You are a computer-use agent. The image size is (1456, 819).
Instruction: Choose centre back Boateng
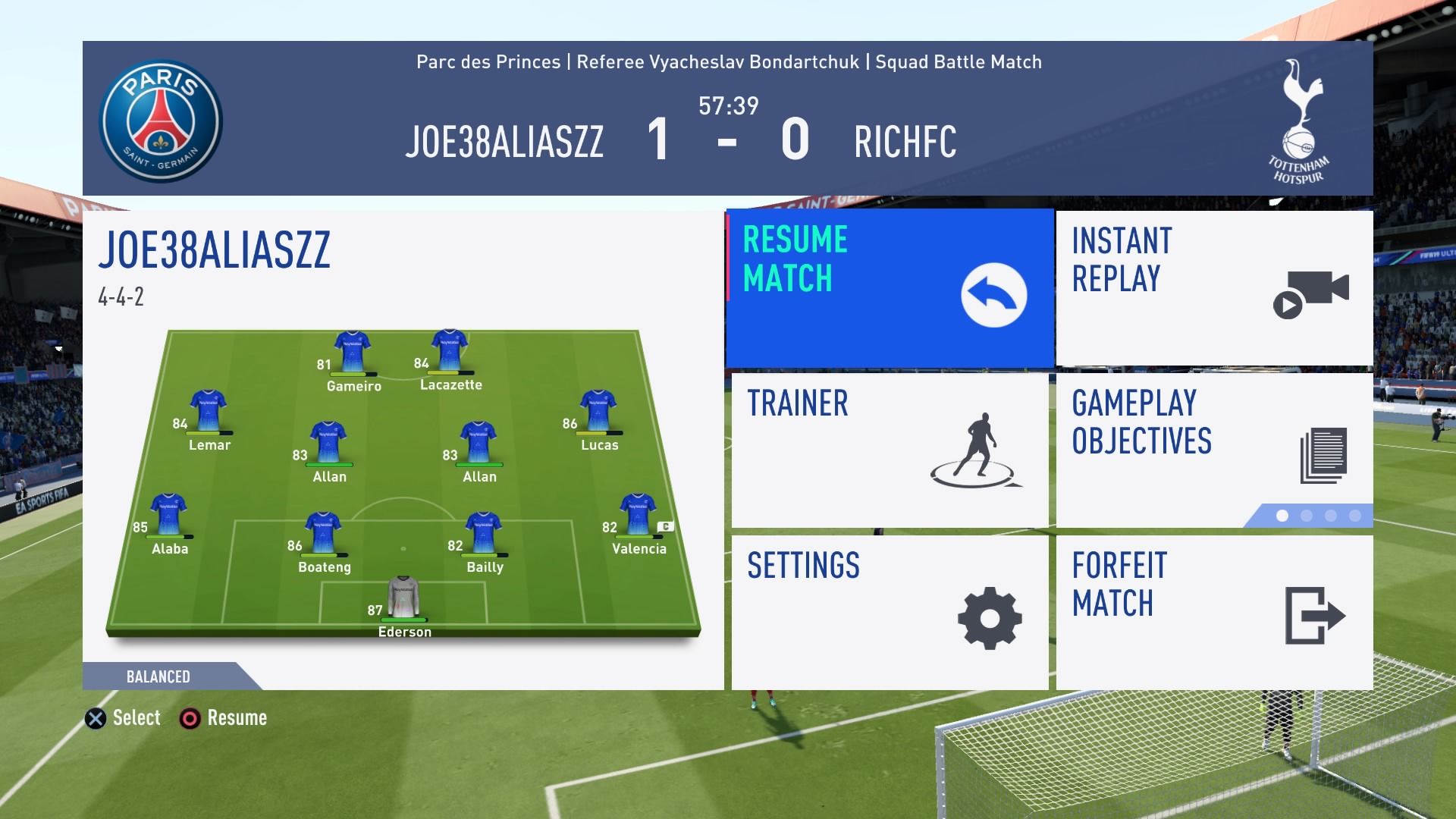coord(323,534)
